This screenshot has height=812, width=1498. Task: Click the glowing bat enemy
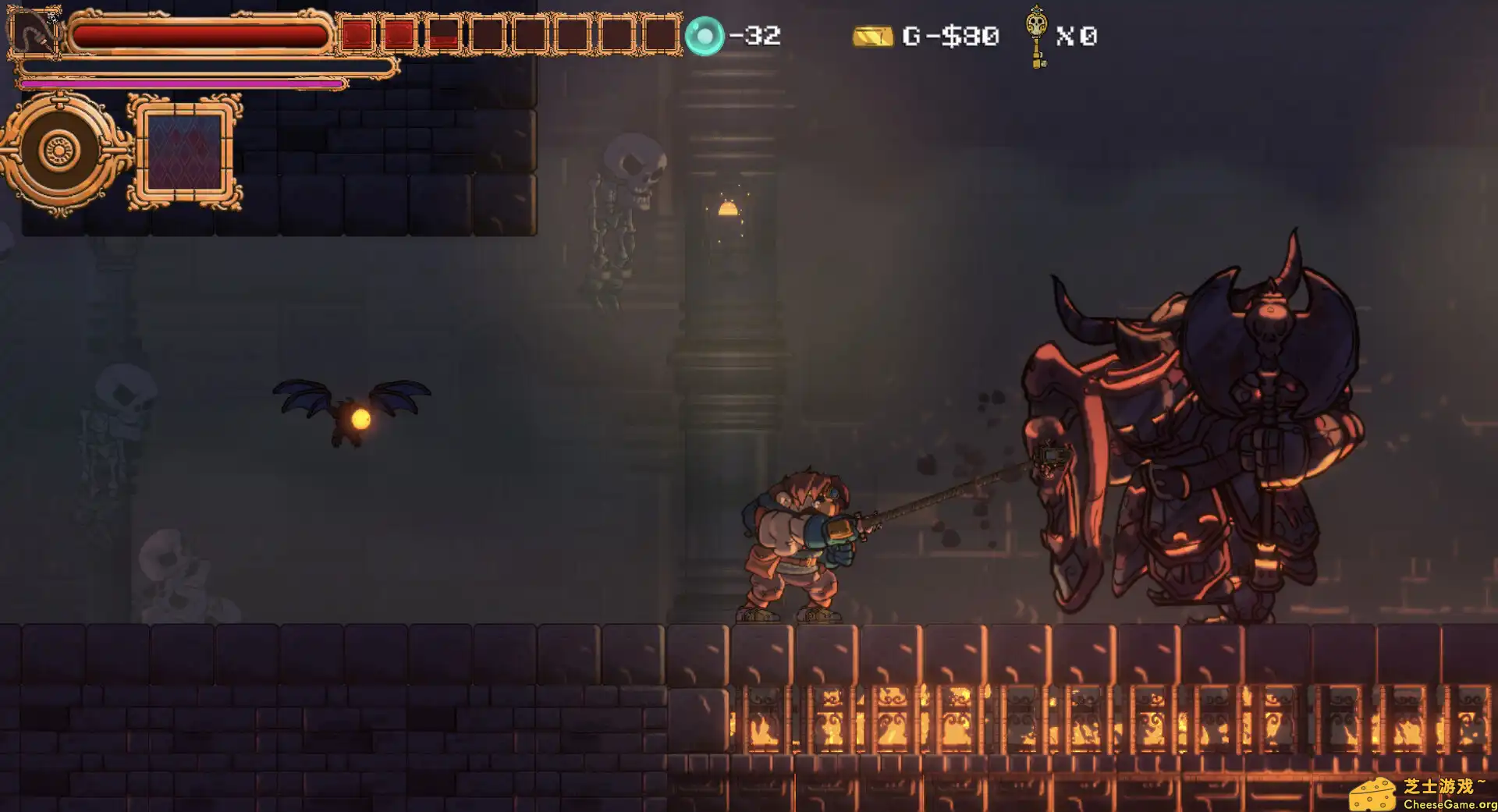click(351, 413)
